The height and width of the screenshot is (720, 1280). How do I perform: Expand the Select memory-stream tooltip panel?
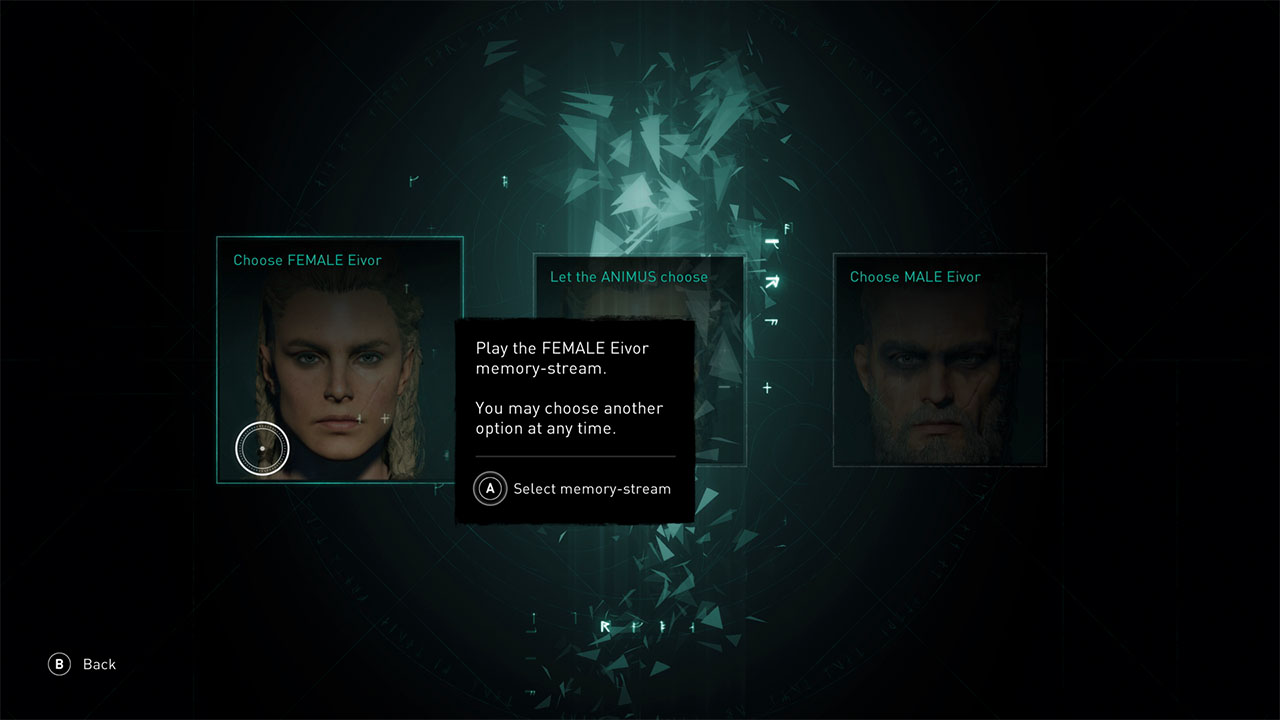[x=575, y=420]
